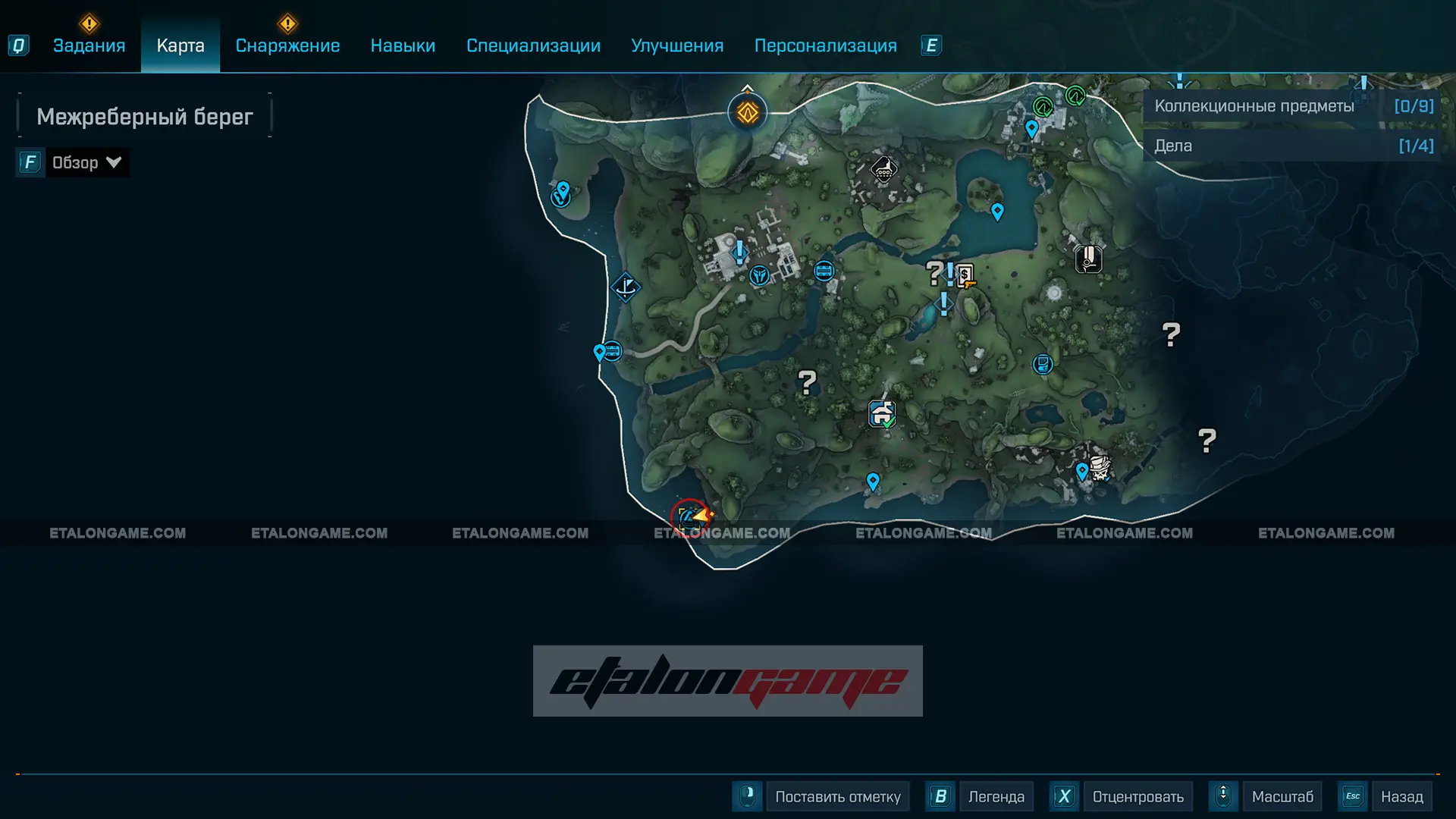This screenshot has width=1456, height=819.
Task: Click the Масштаб zoom control
Action: [1282, 797]
